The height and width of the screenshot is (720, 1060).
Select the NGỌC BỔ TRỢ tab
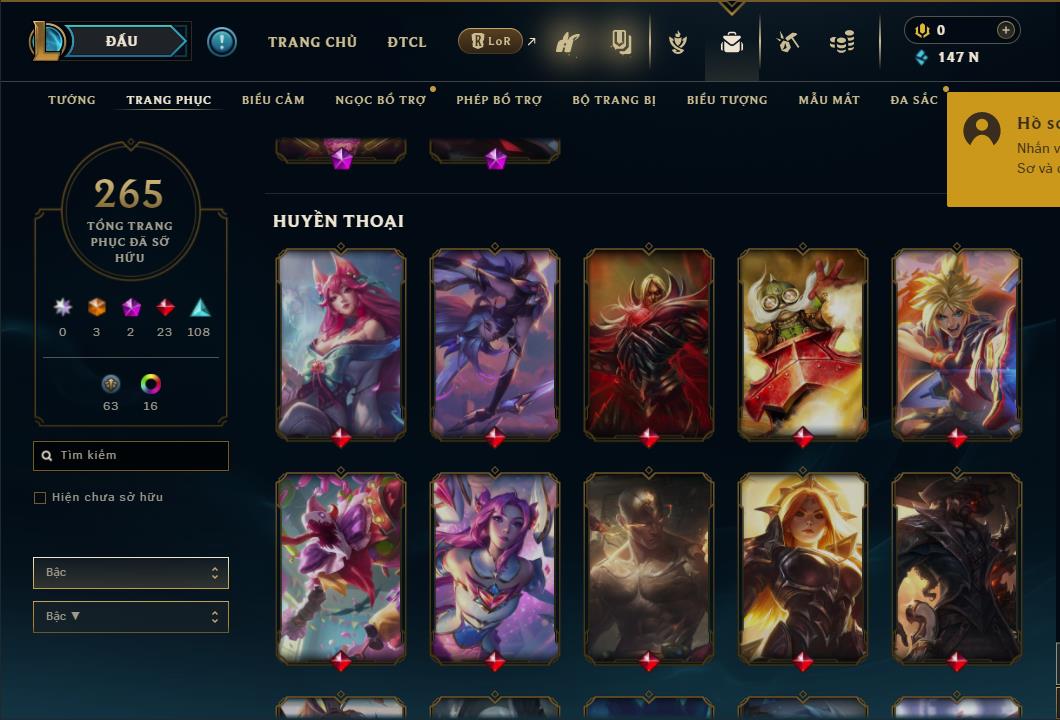pos(380,100)
